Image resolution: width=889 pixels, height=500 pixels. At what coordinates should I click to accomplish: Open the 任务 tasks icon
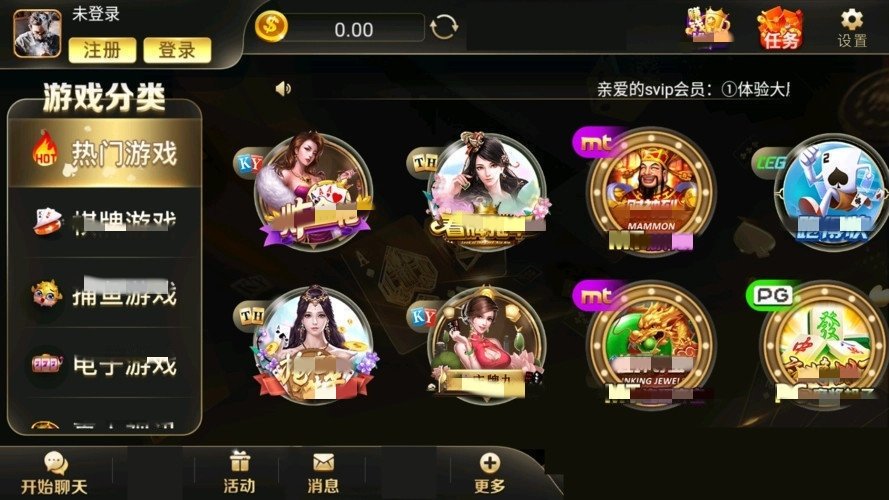[x=779, y=28]
